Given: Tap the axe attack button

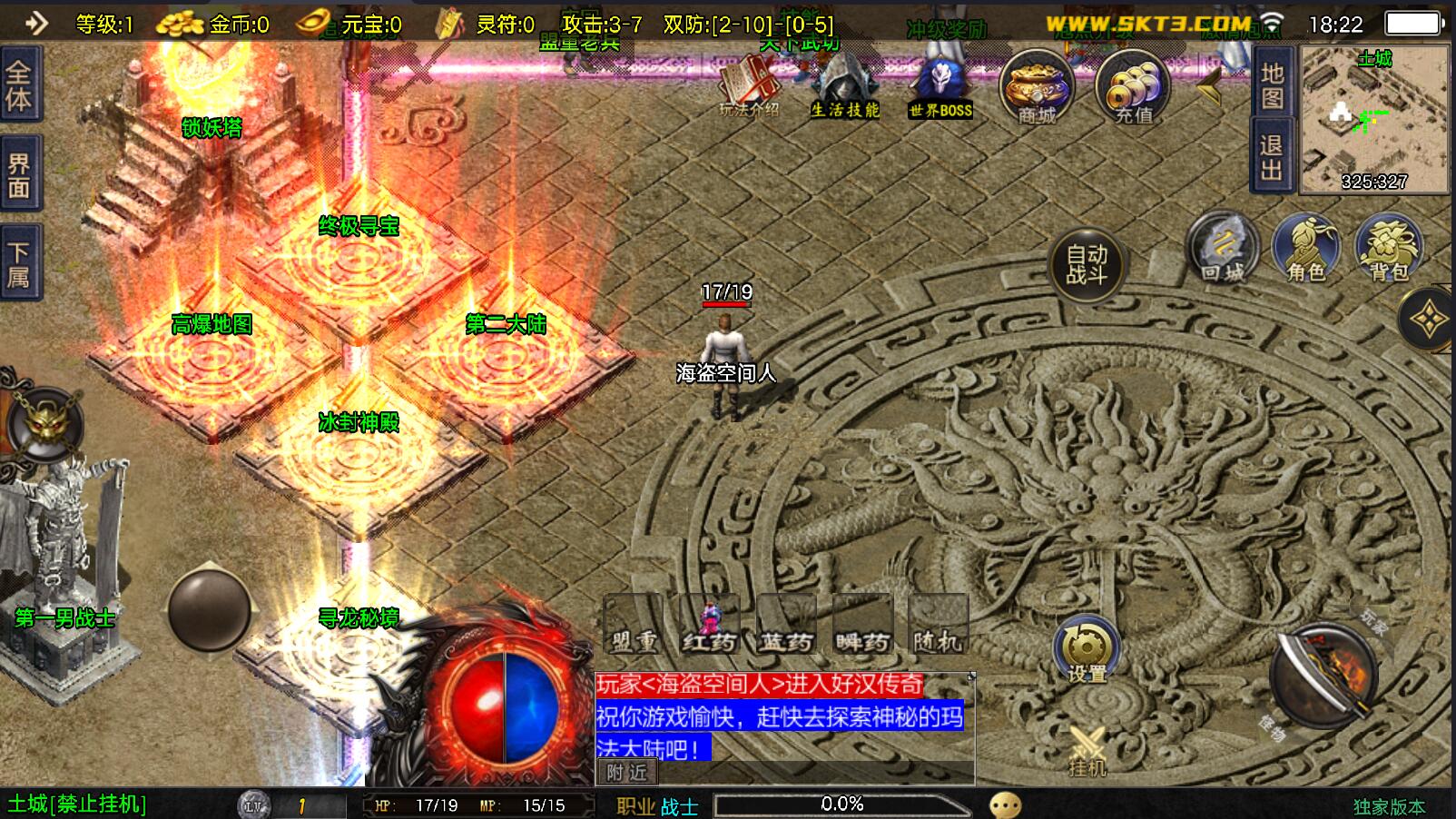Looking at the screenshot, I should pyautogui.click(x=1324, y=675).
